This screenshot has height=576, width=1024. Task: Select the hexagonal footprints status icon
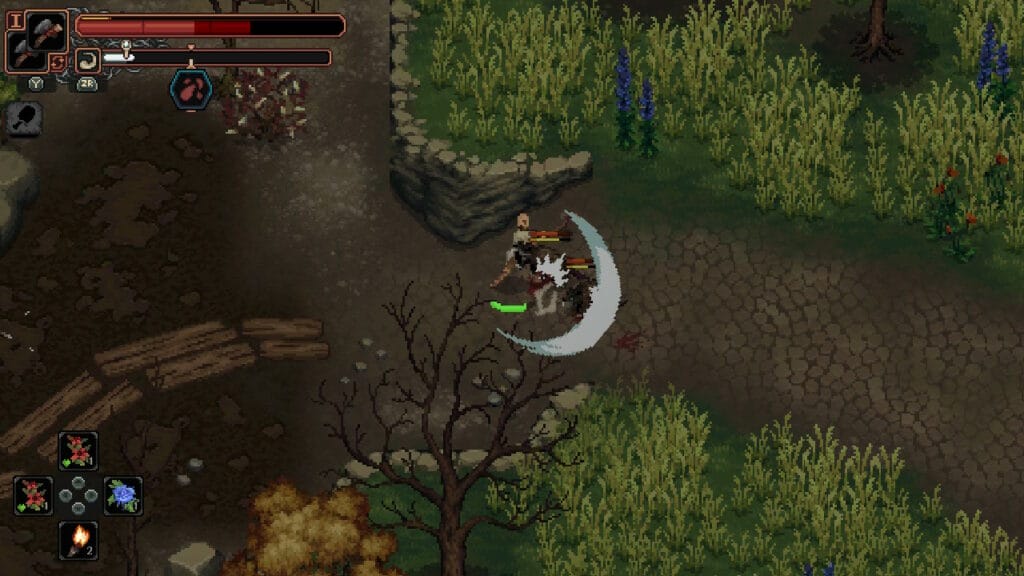190,89
